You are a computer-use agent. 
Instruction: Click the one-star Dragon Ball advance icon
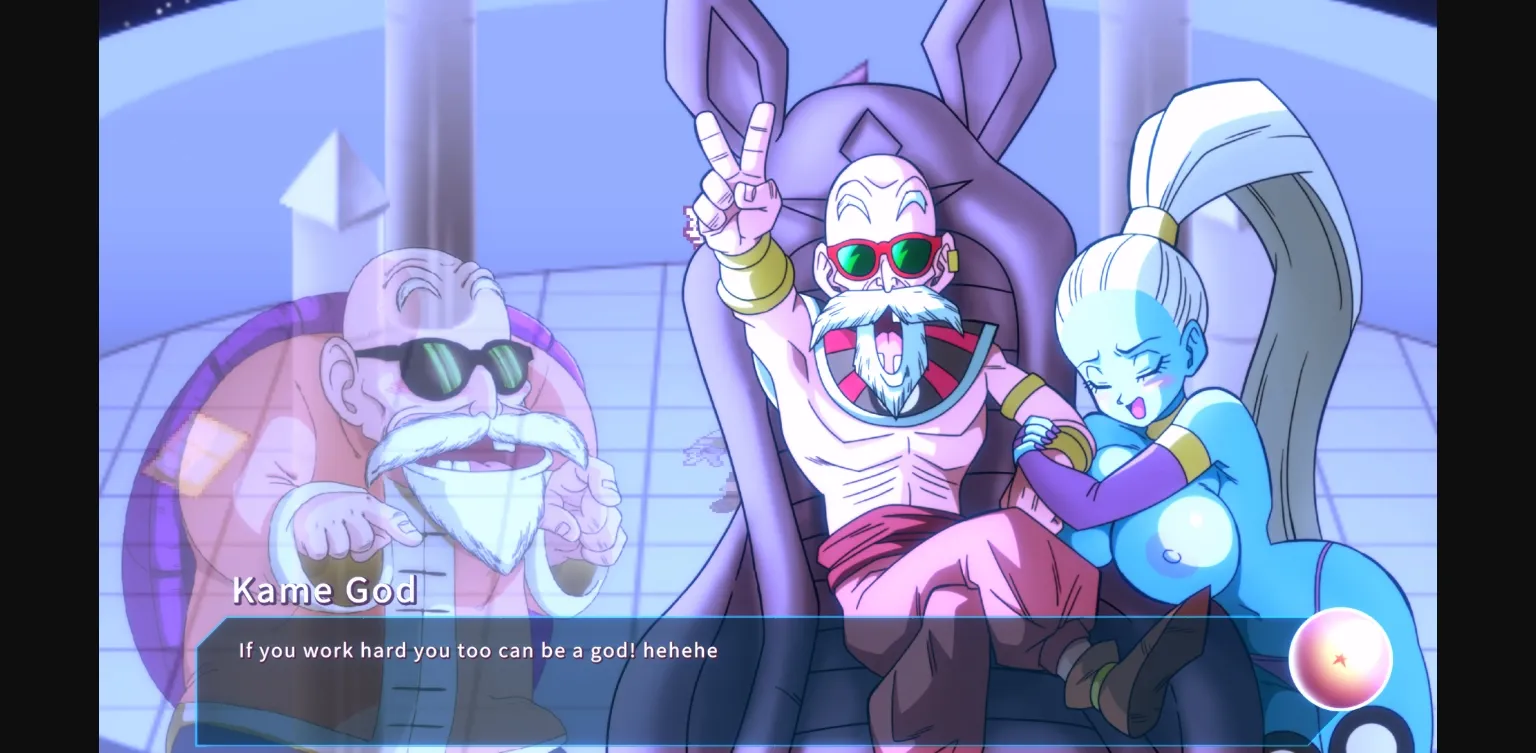click(1340, 657)
